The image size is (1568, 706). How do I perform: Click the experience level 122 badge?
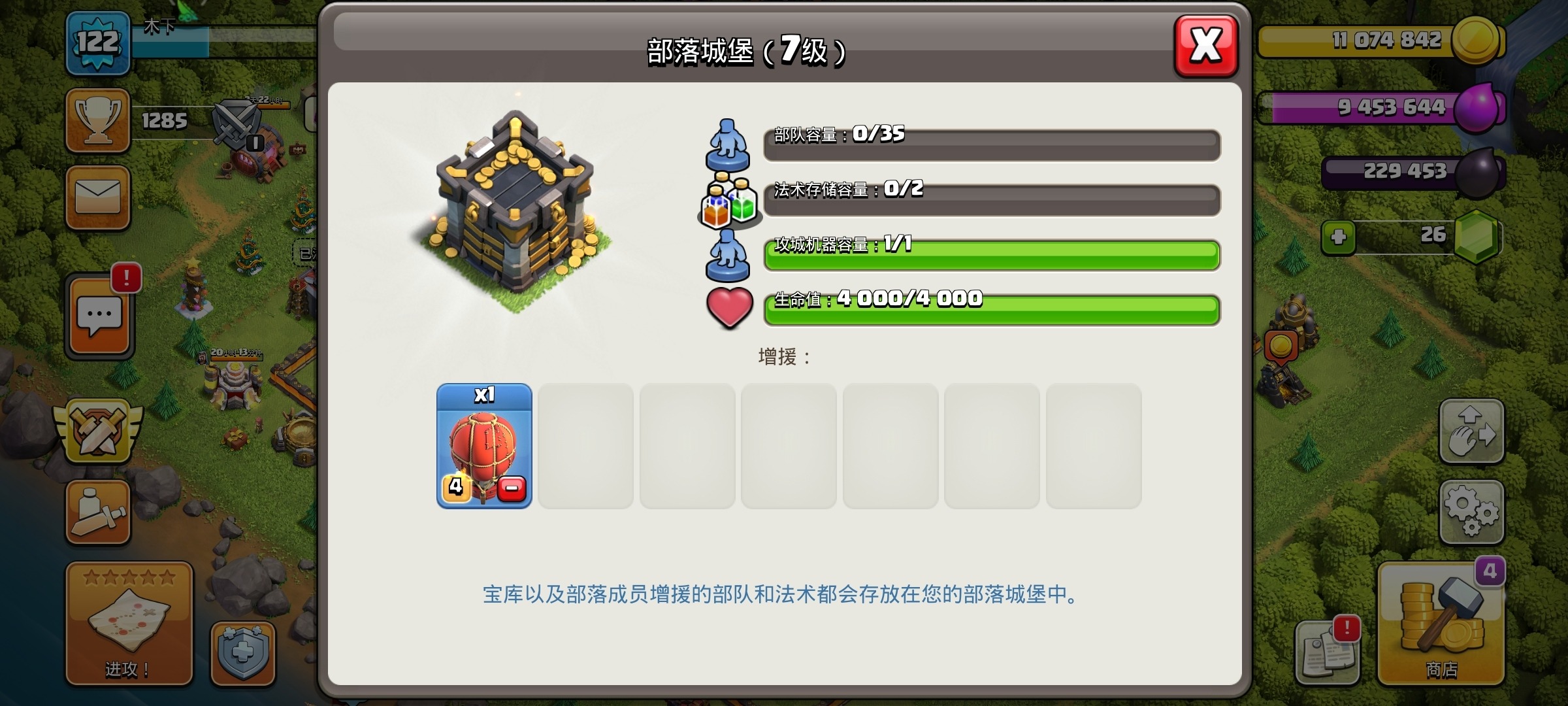97,42
